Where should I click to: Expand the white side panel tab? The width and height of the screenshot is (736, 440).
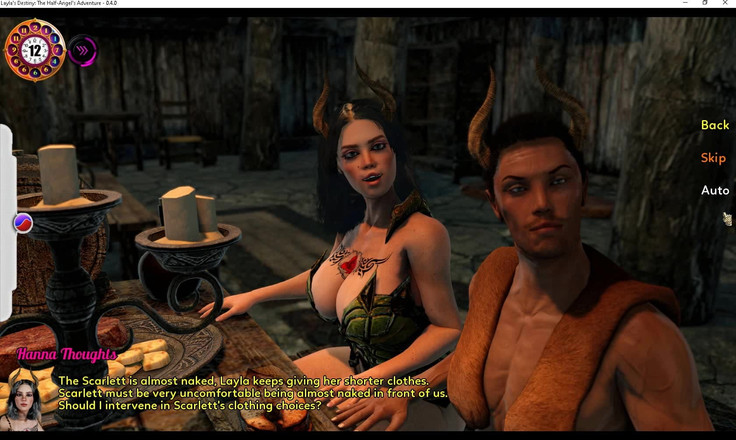coord(6,222)
